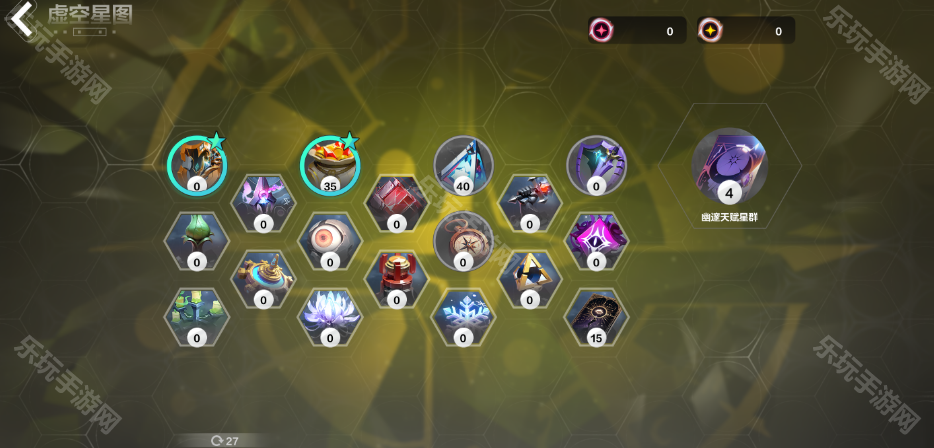Select the gold pouch star node
This screenshot has height=448, width=934.
tap(330, 164)
